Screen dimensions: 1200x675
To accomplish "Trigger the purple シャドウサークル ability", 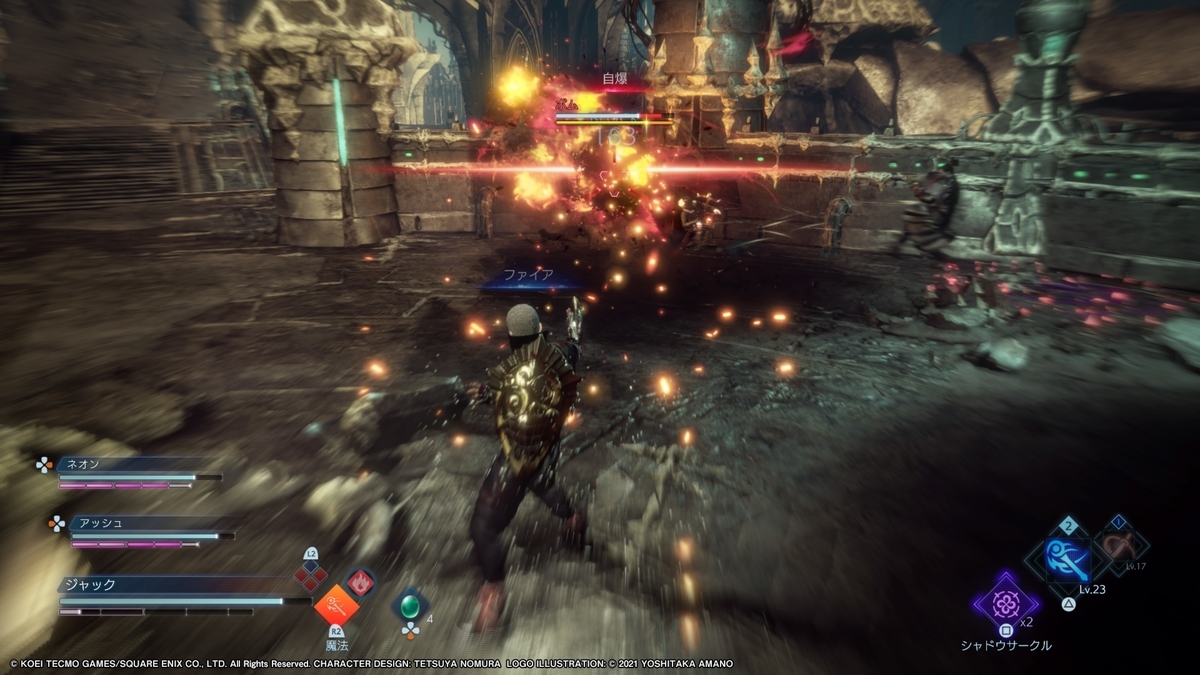I will (x=1005, y=603).
